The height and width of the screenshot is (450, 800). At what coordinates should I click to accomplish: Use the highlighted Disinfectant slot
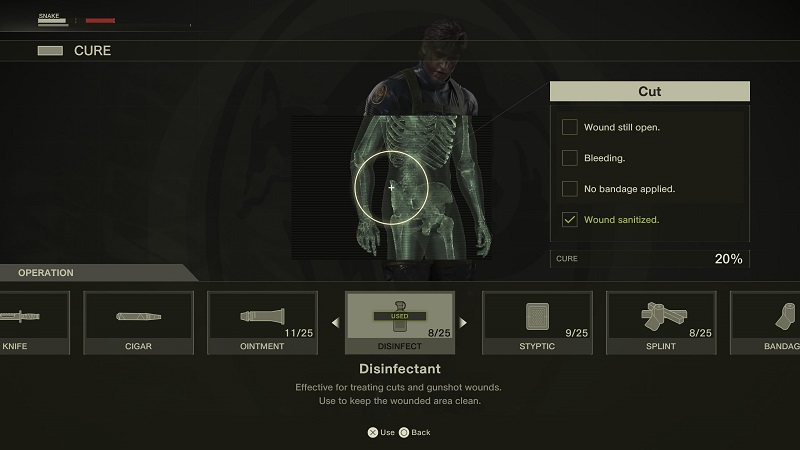(399, 322)
